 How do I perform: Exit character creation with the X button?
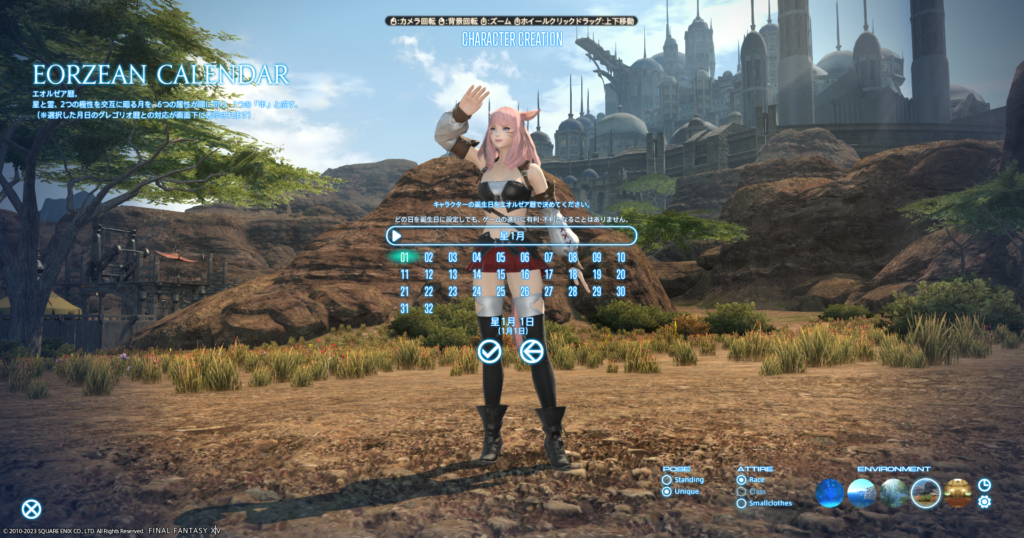click(32, 509)
